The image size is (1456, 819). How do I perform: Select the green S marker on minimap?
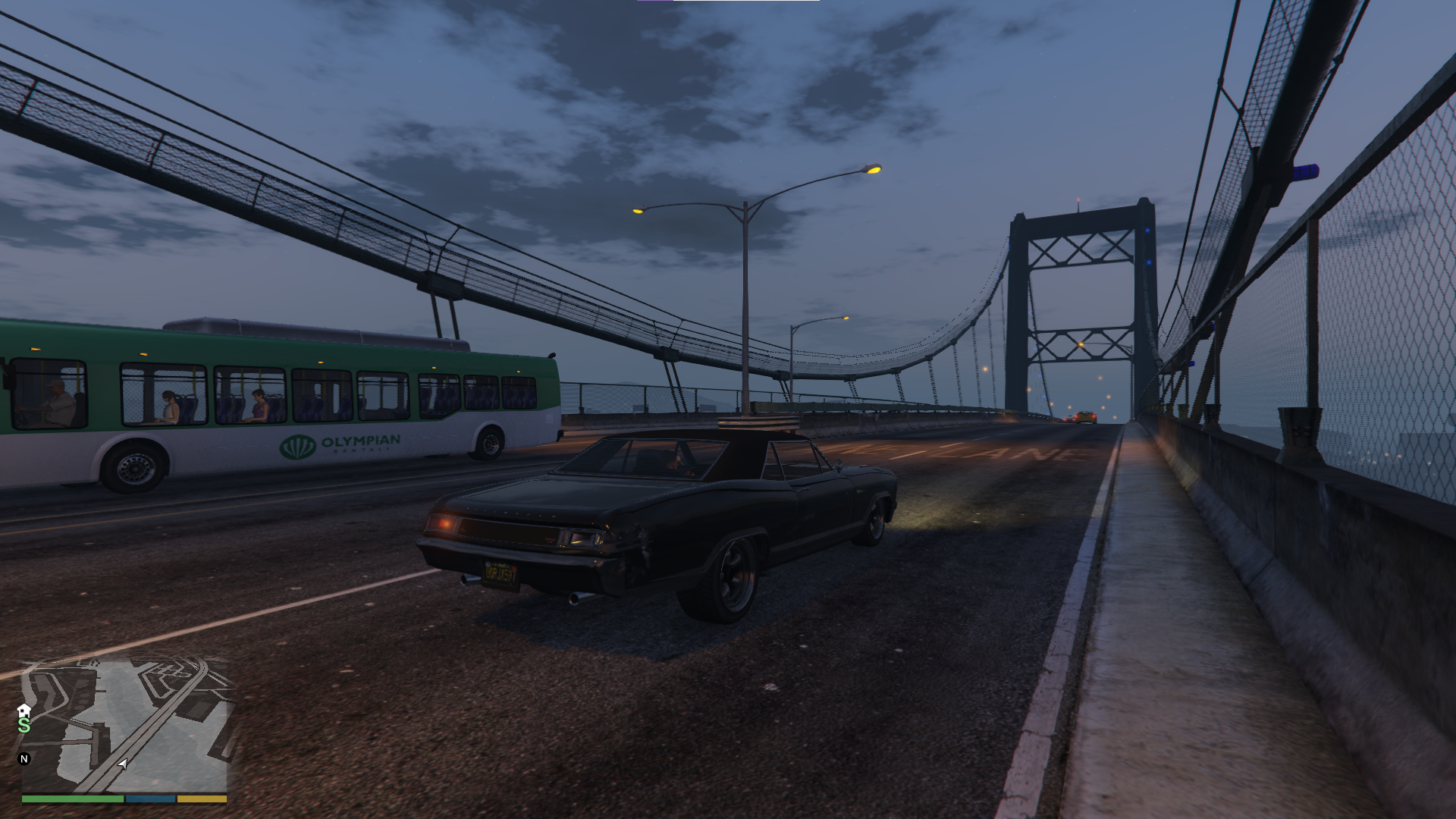click(24, 726)
